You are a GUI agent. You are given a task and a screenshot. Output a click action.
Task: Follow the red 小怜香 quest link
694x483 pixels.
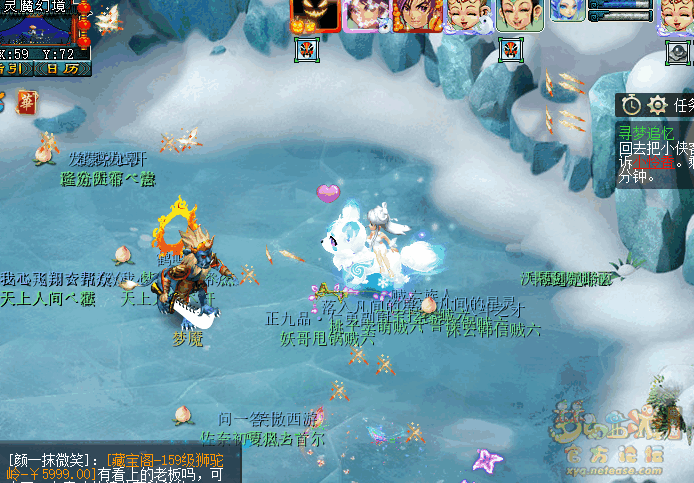[651, 162]
